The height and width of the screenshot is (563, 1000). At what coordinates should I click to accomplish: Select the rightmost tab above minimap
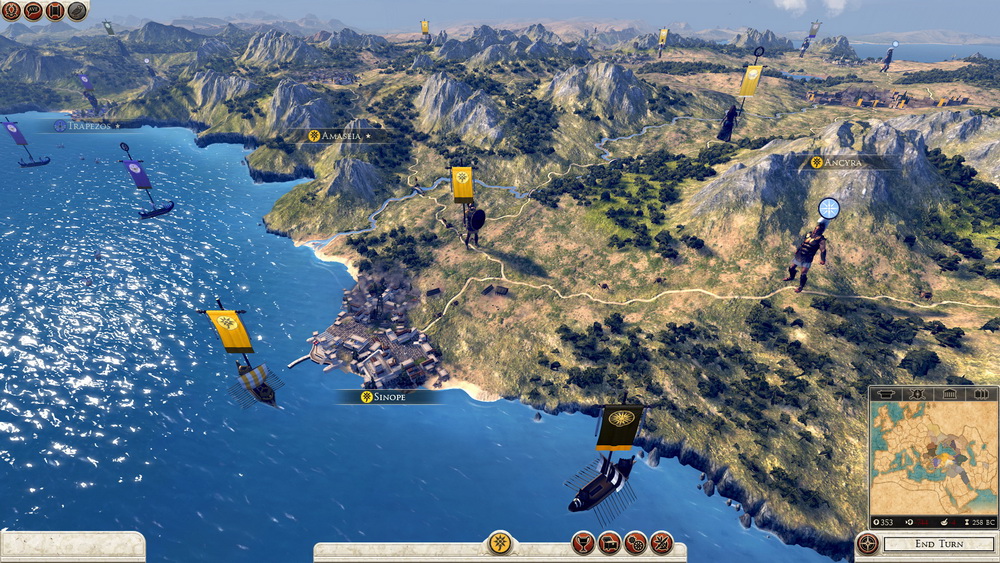981,394
